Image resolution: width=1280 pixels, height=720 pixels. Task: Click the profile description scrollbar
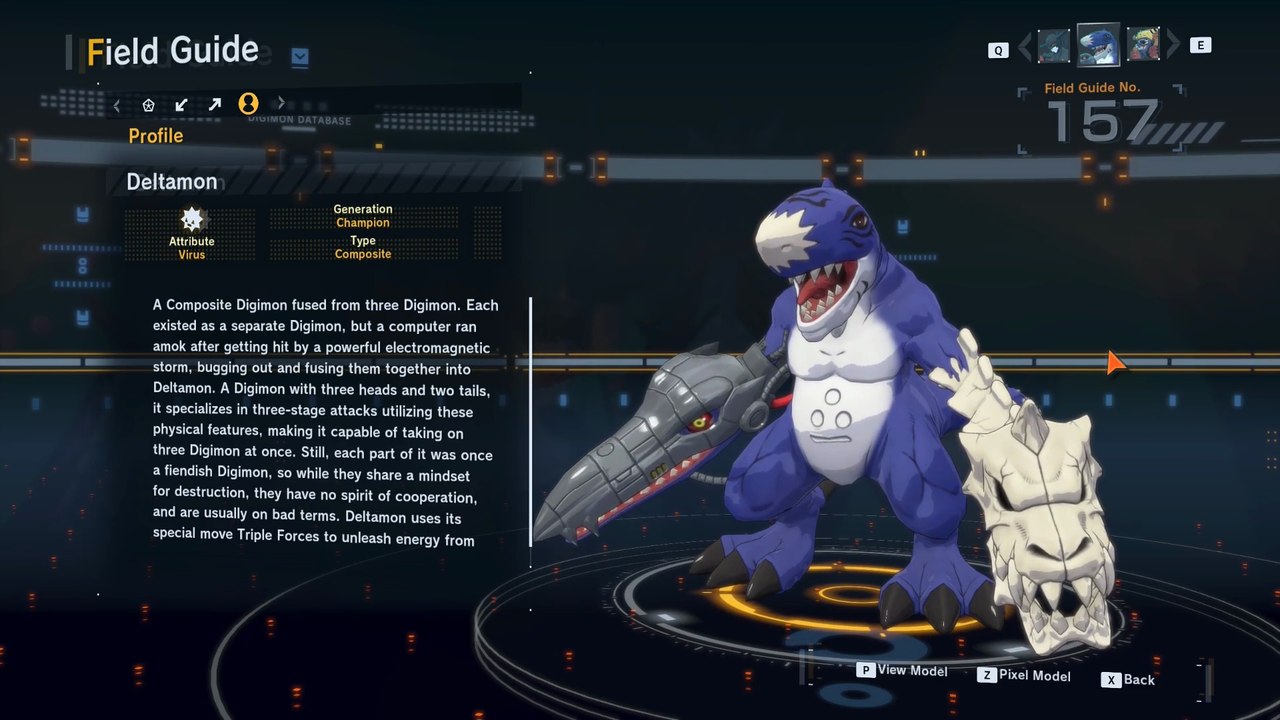click(x=530, y=420)
